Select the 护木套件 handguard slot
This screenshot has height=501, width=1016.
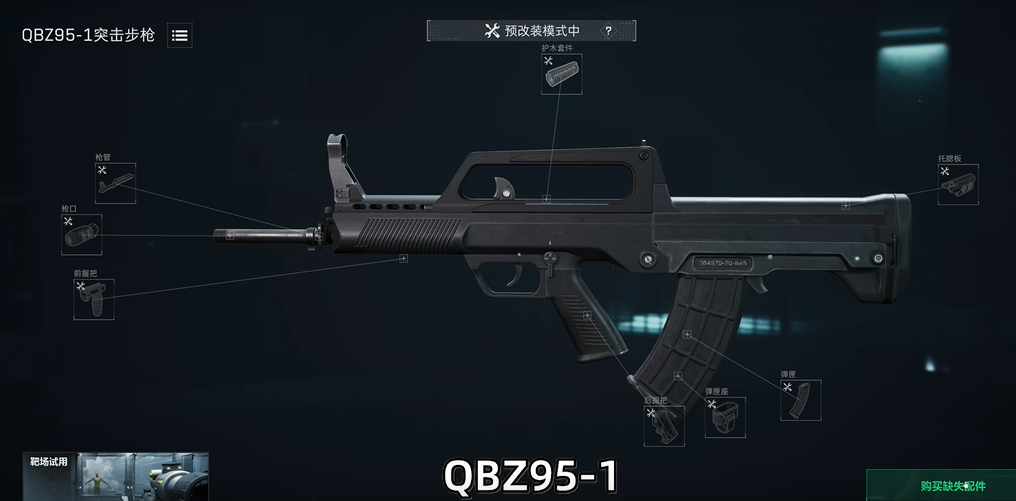[561, 74]
